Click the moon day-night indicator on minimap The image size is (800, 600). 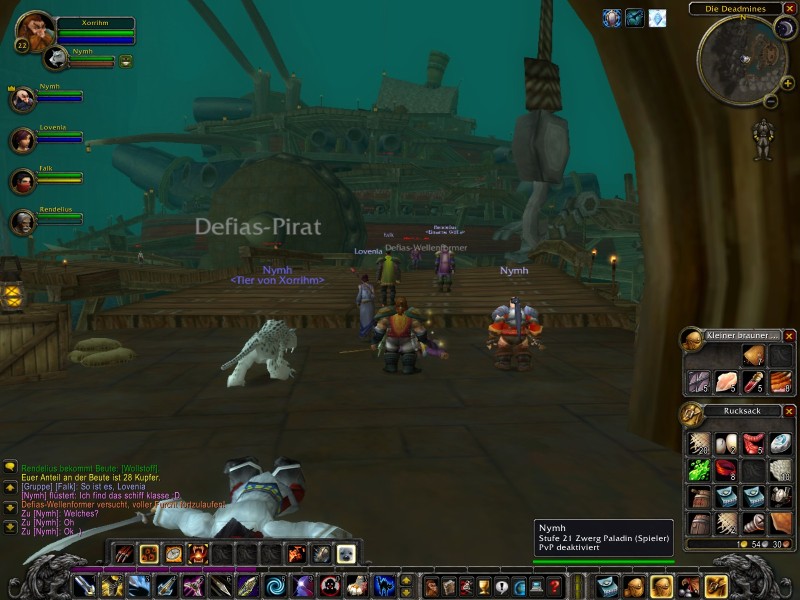pyautogui.click(x=784, y=28)
